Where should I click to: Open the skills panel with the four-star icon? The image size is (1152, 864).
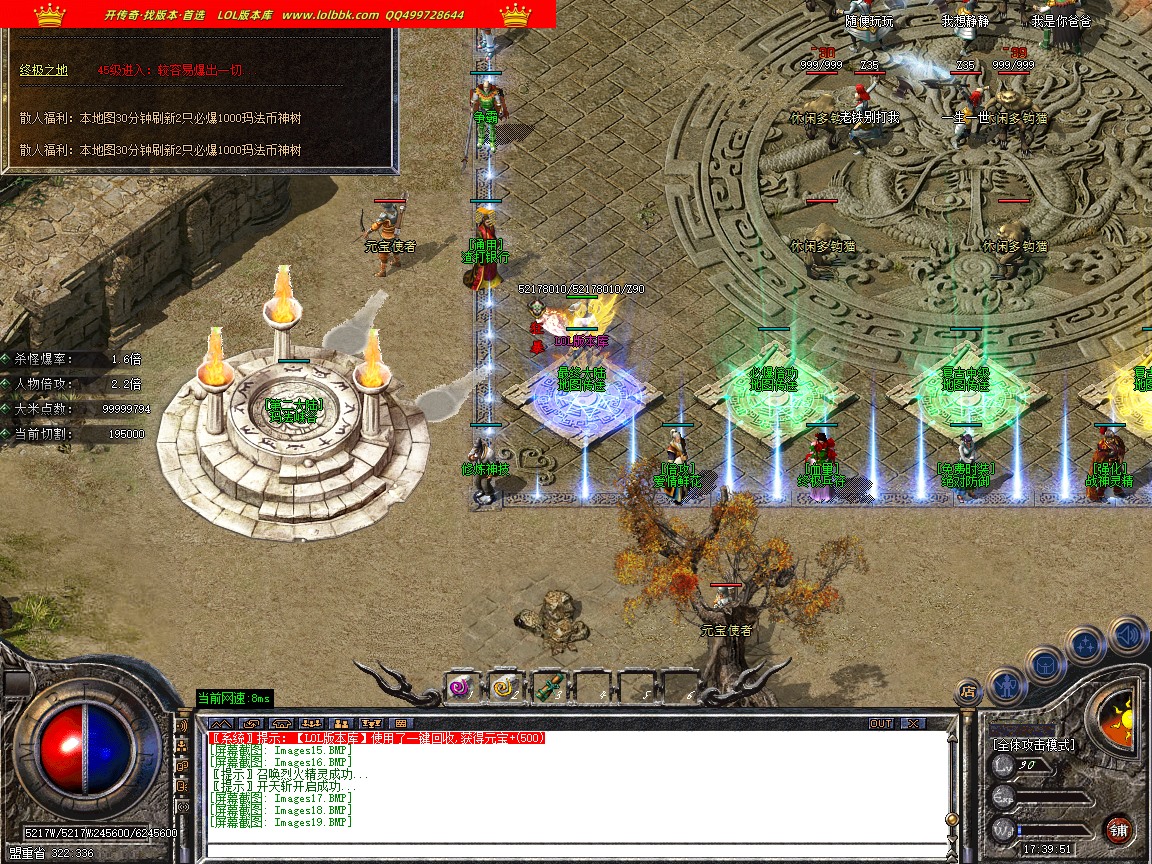tap(1085, 645)
